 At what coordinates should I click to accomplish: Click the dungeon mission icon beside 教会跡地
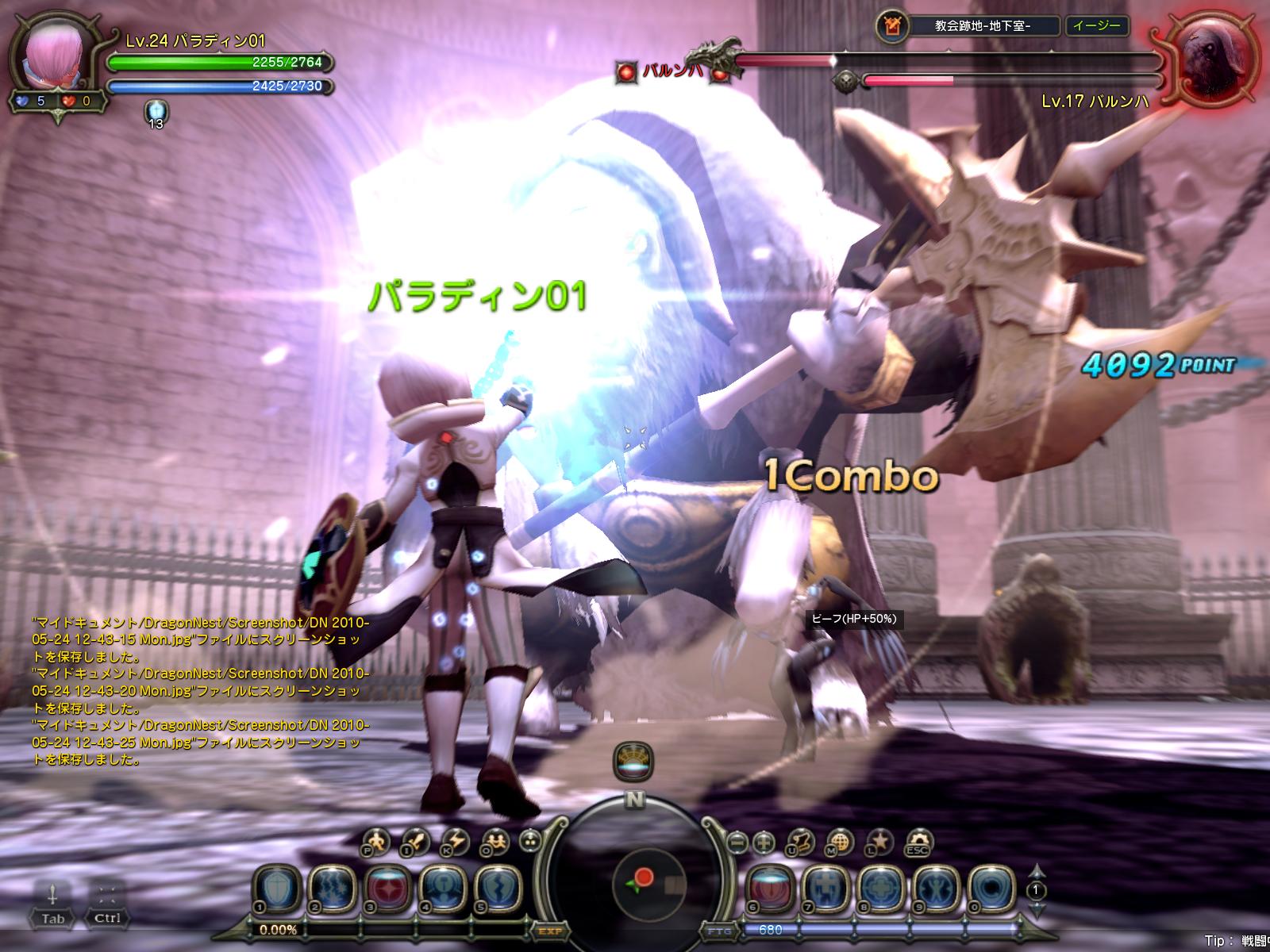click(892, 26)
